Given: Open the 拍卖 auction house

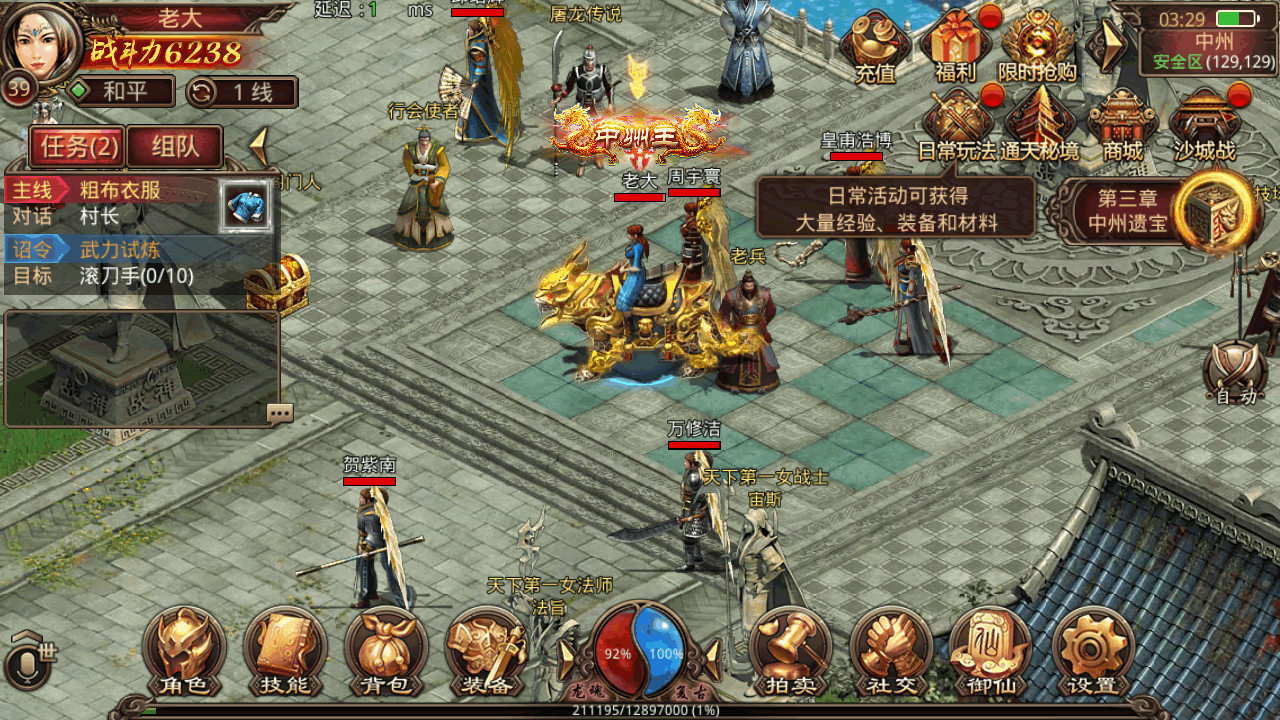Looking at the screenshot, I should (790, 651).
